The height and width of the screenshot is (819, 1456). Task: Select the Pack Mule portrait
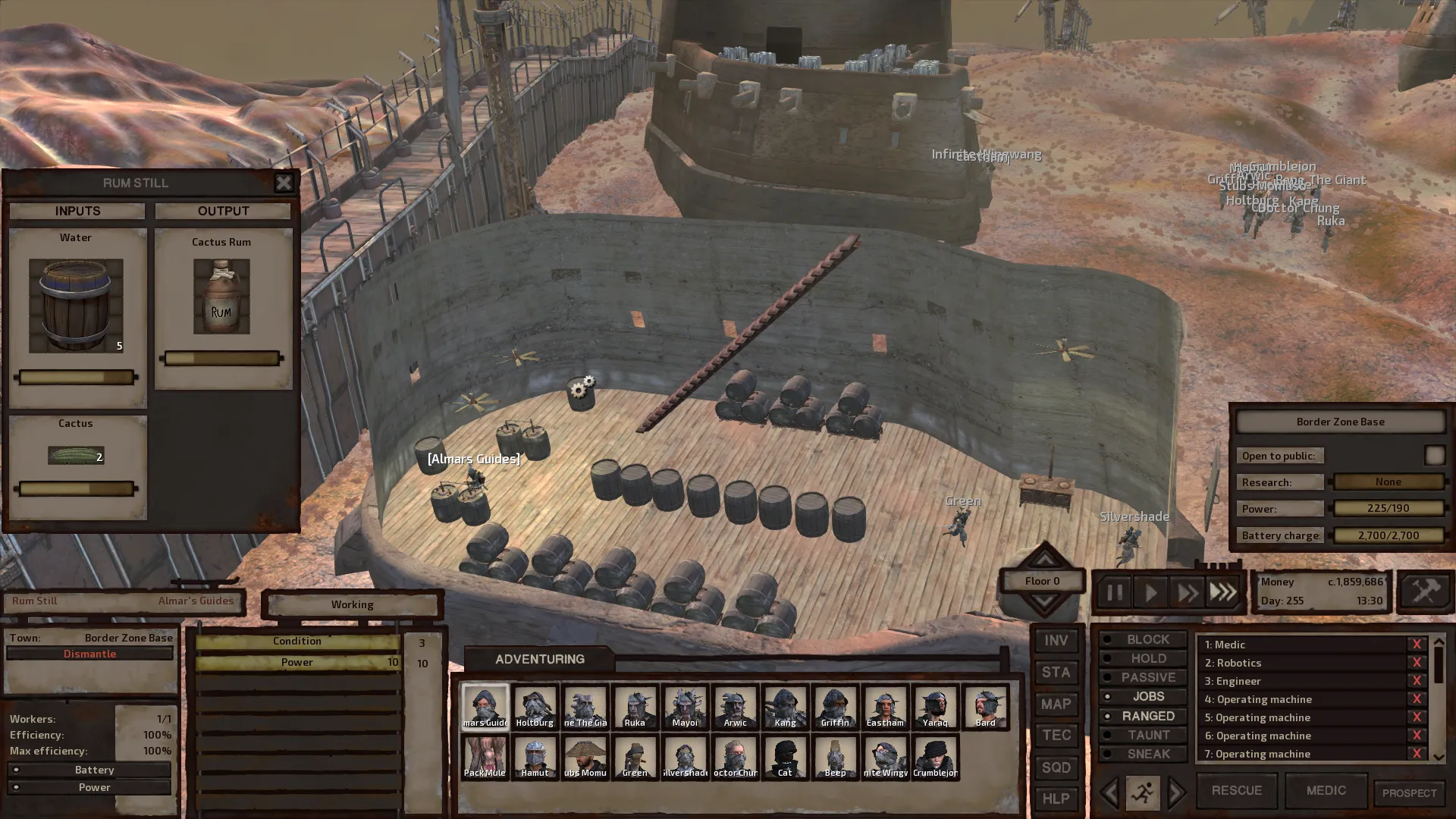(x=485, y=757)
